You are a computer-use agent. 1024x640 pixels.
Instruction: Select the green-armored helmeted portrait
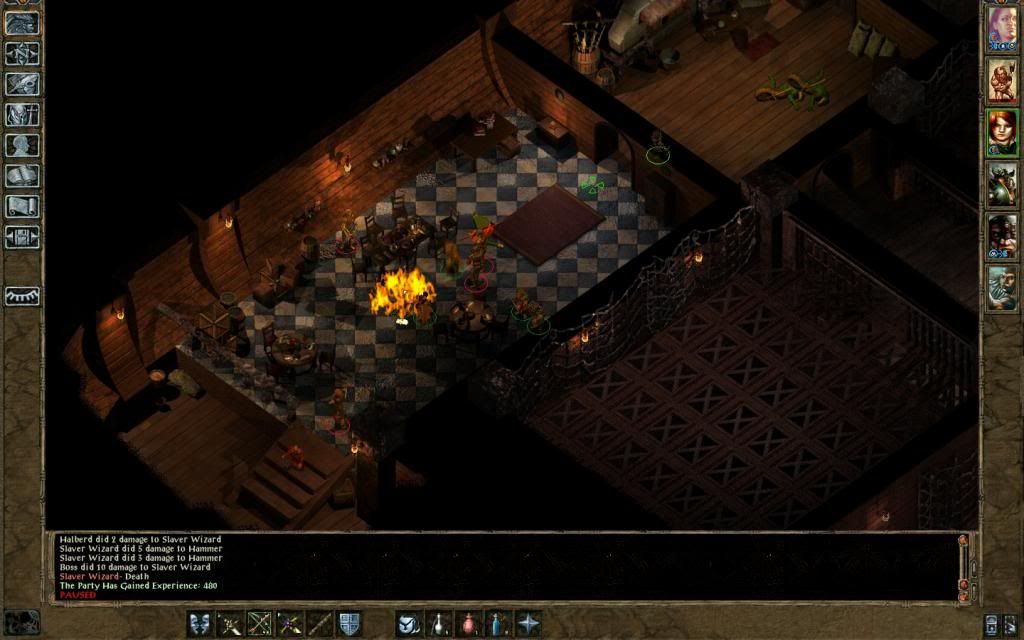tap(1002, 183)
